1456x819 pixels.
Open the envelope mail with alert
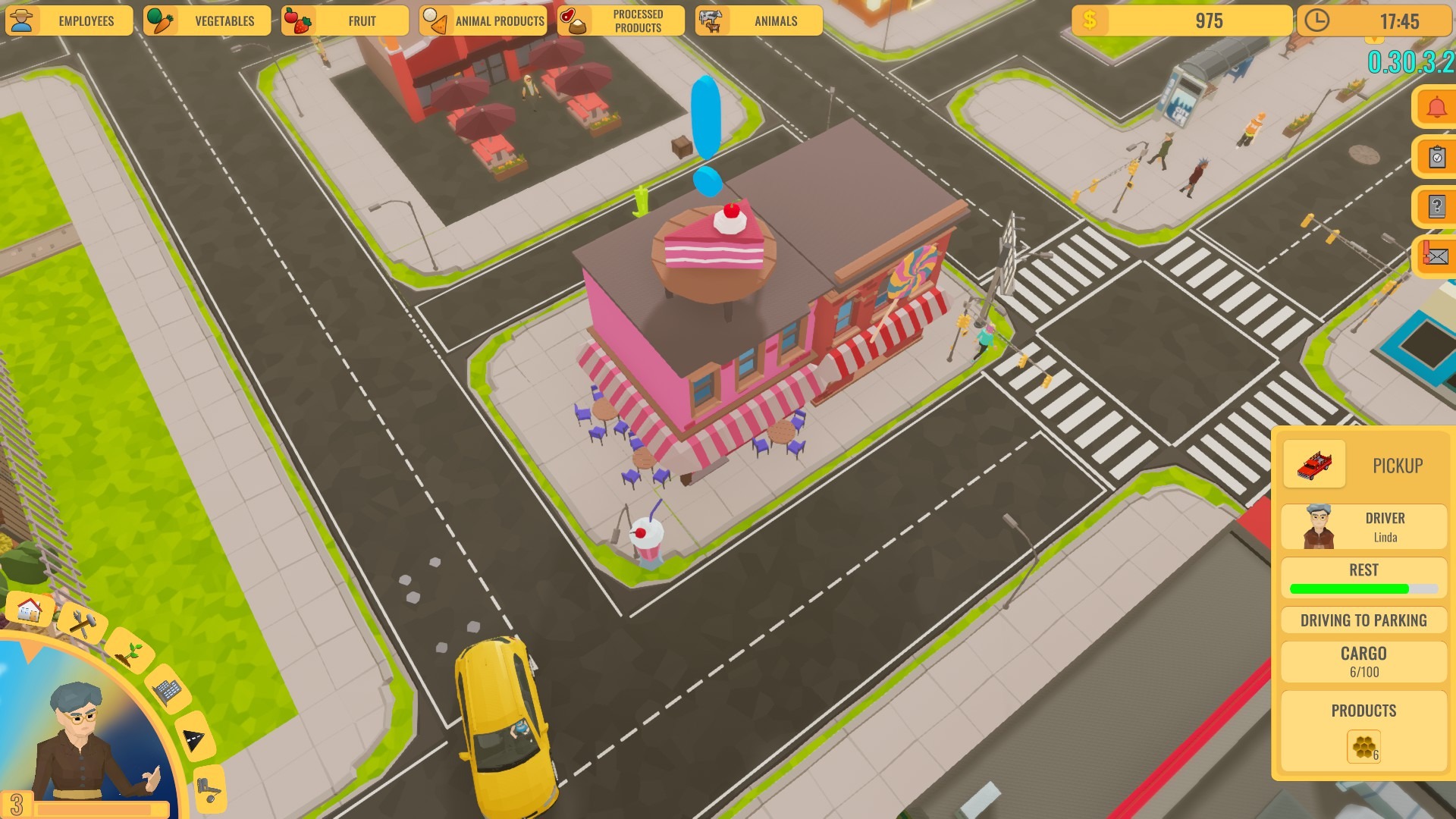[x=1436, y=256]
